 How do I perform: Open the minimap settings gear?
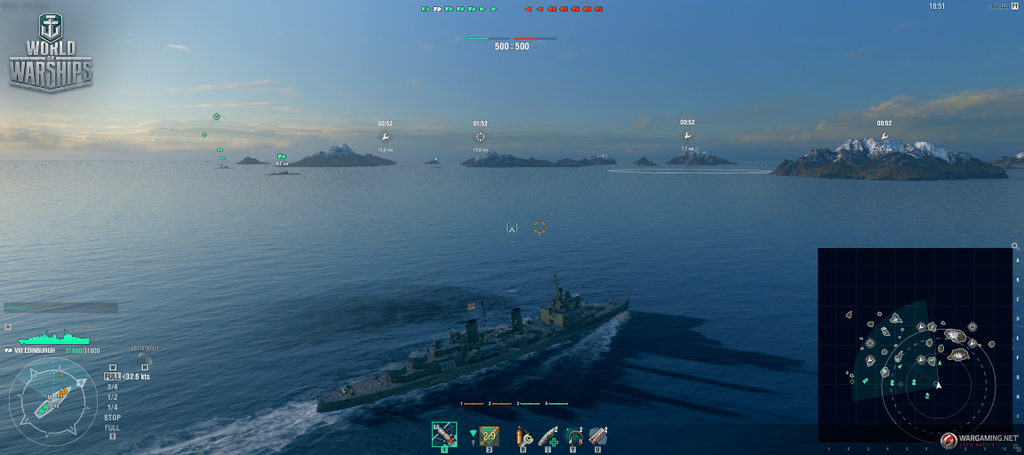pyautogui.click(x=1016, y=245)
